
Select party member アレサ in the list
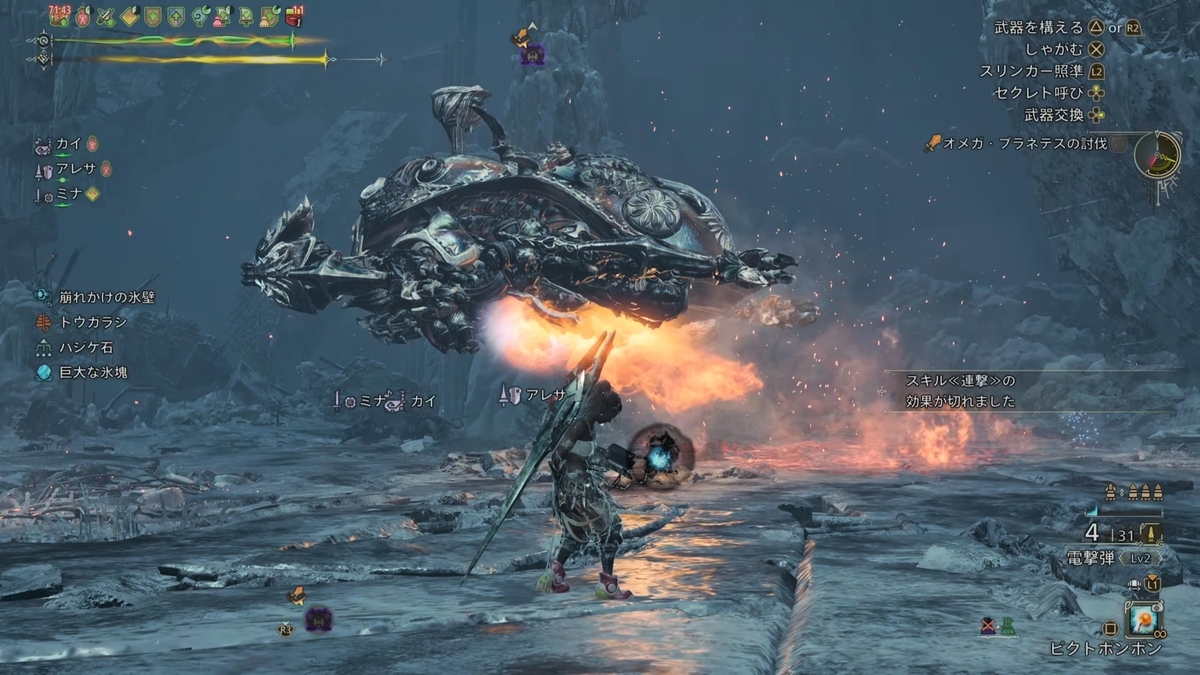pyautogui.click(x=75, y=169)
